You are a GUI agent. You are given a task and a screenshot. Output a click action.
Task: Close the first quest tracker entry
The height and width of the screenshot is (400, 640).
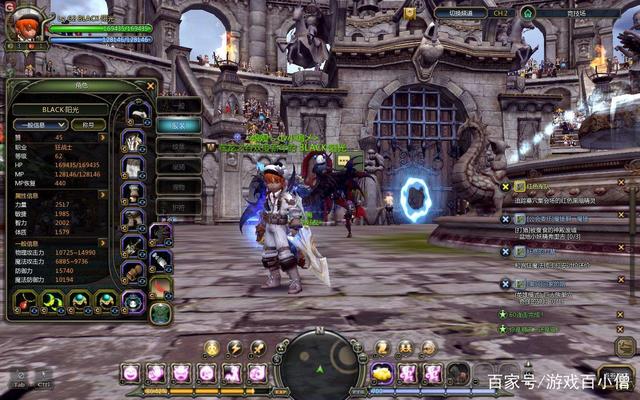coord(620,184)
